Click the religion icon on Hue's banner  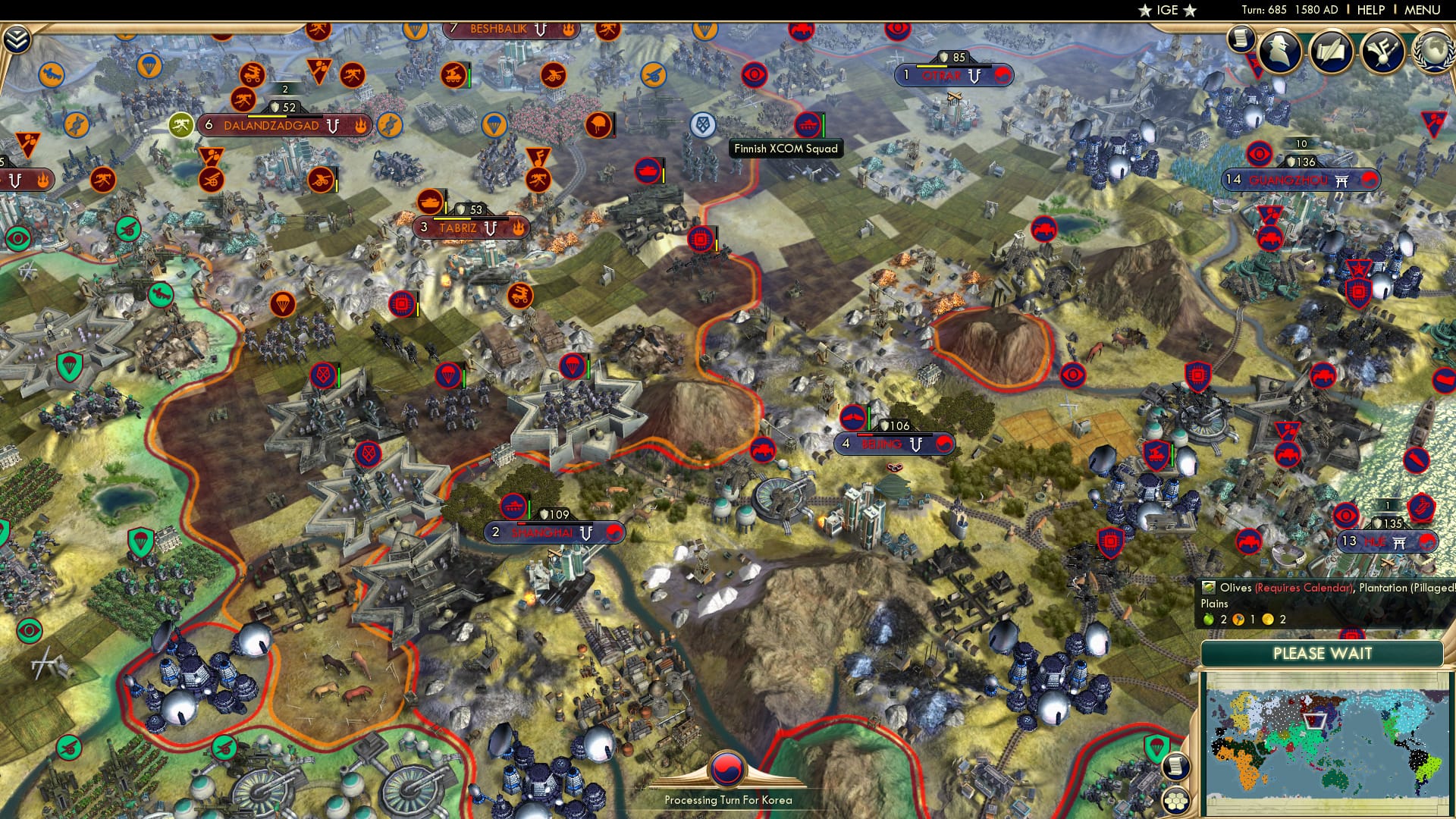1399,541
